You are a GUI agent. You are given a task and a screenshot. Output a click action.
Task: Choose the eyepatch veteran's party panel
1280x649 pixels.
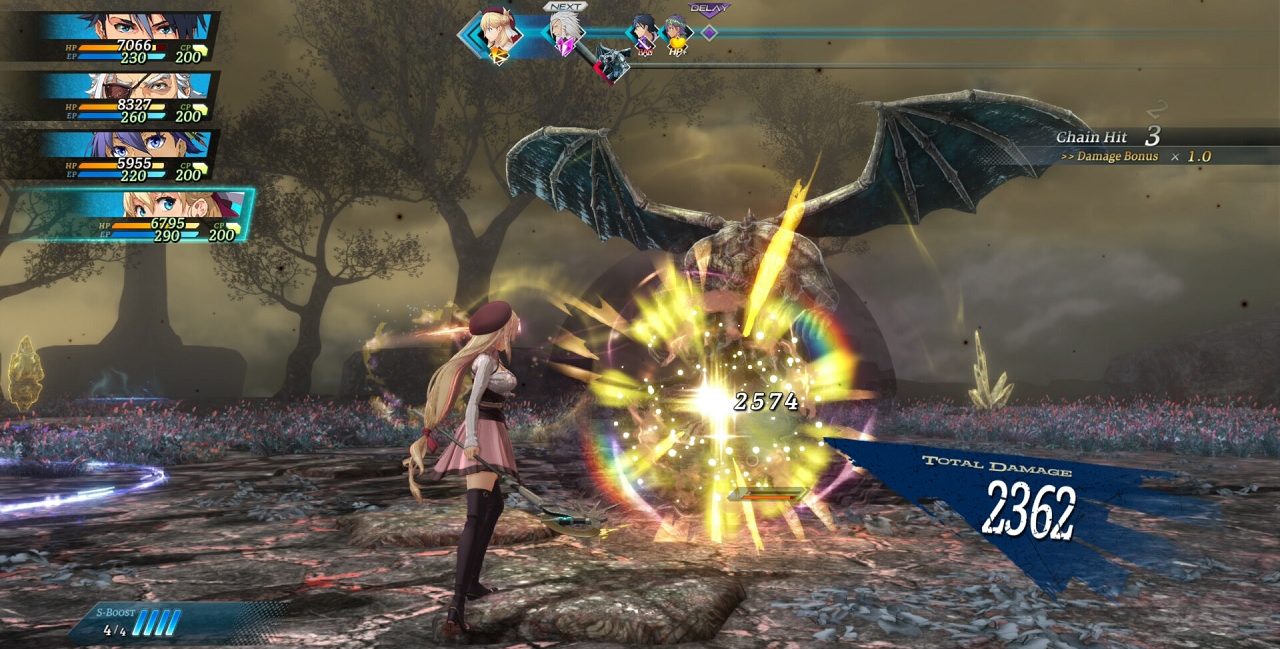click(x=130, y=96)
